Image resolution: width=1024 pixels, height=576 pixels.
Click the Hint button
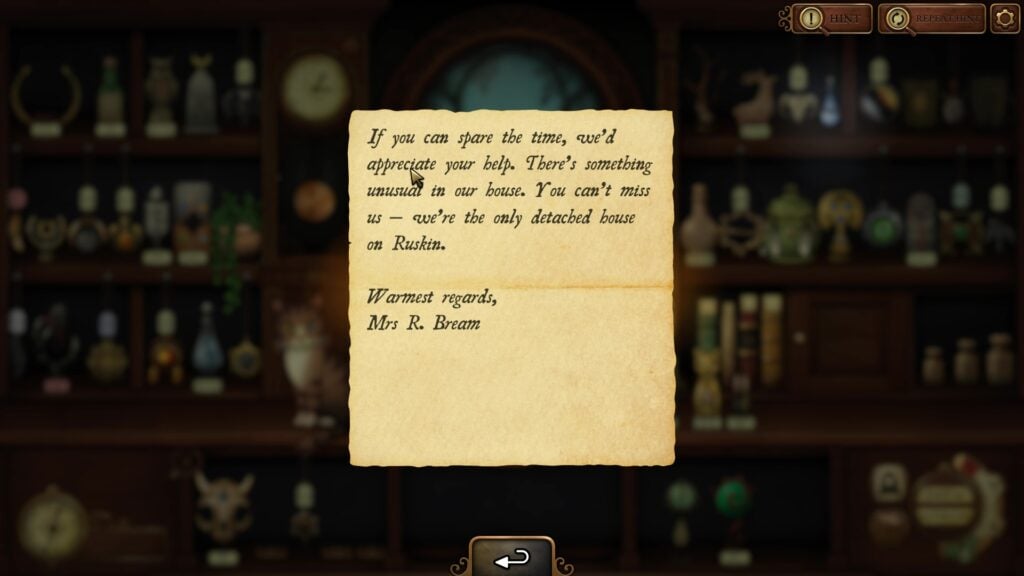832,18
